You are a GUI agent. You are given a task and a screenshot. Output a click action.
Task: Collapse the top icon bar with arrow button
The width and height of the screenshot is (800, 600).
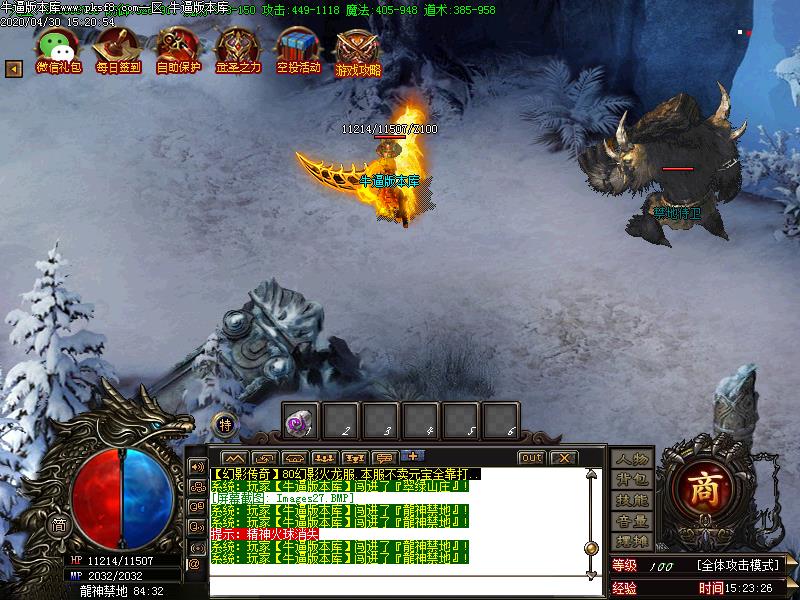14,68
